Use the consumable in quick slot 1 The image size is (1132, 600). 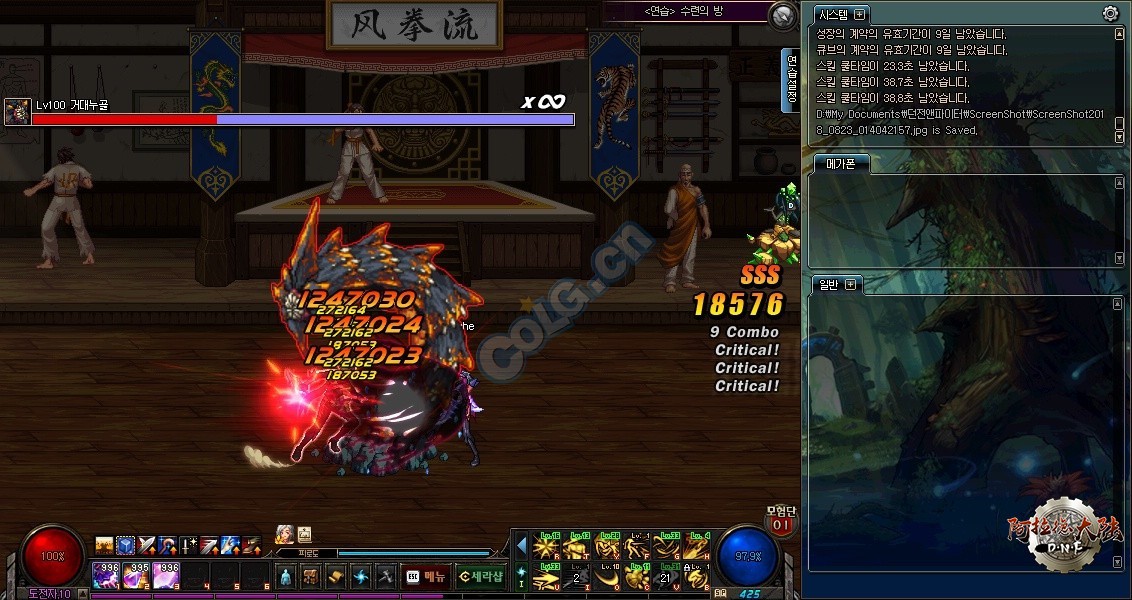pos(106,575)
